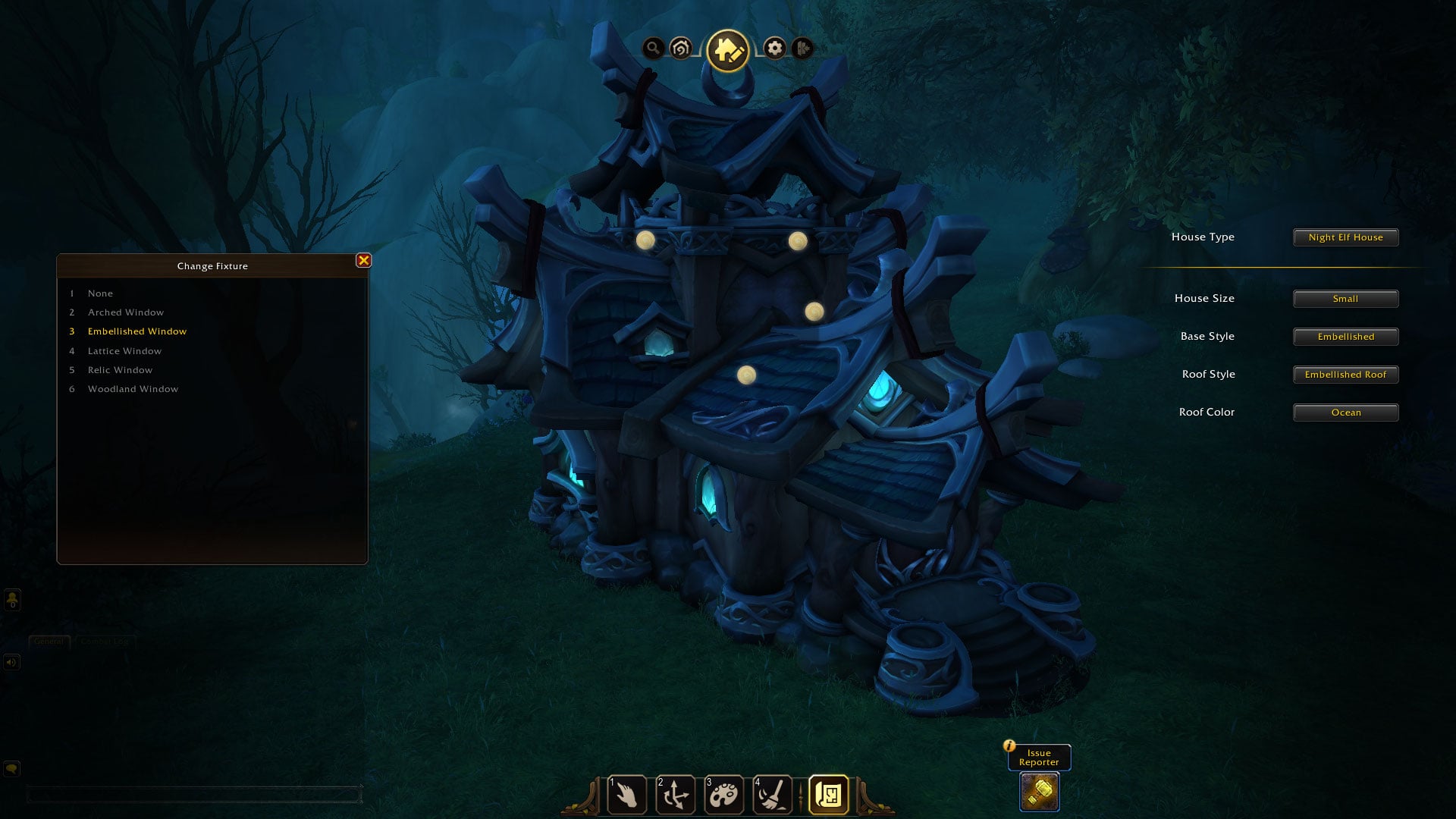Open the Embellished Roof style selector
This screenshot has width=1456, height=819.
pos(1345,374)
